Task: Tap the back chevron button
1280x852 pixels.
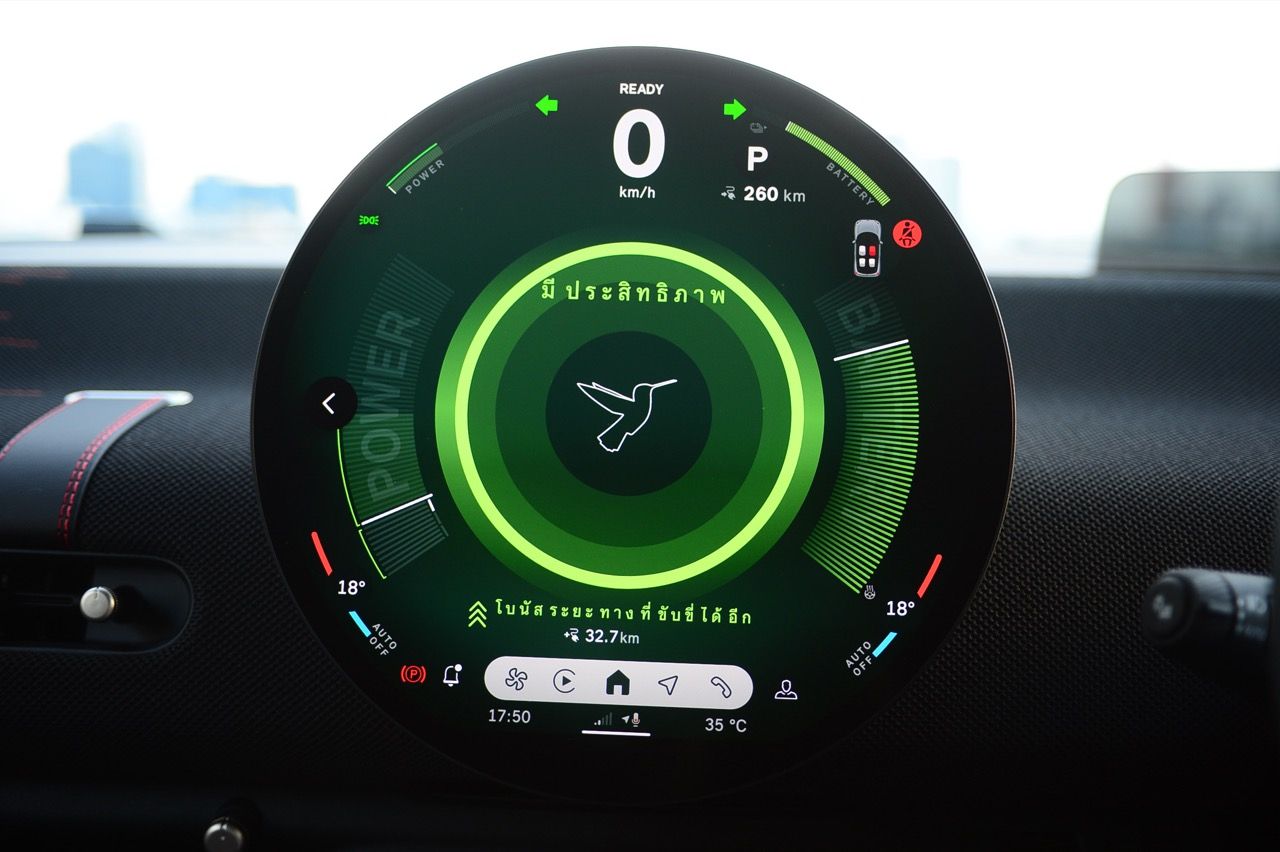Action: (x=329, y=403)
